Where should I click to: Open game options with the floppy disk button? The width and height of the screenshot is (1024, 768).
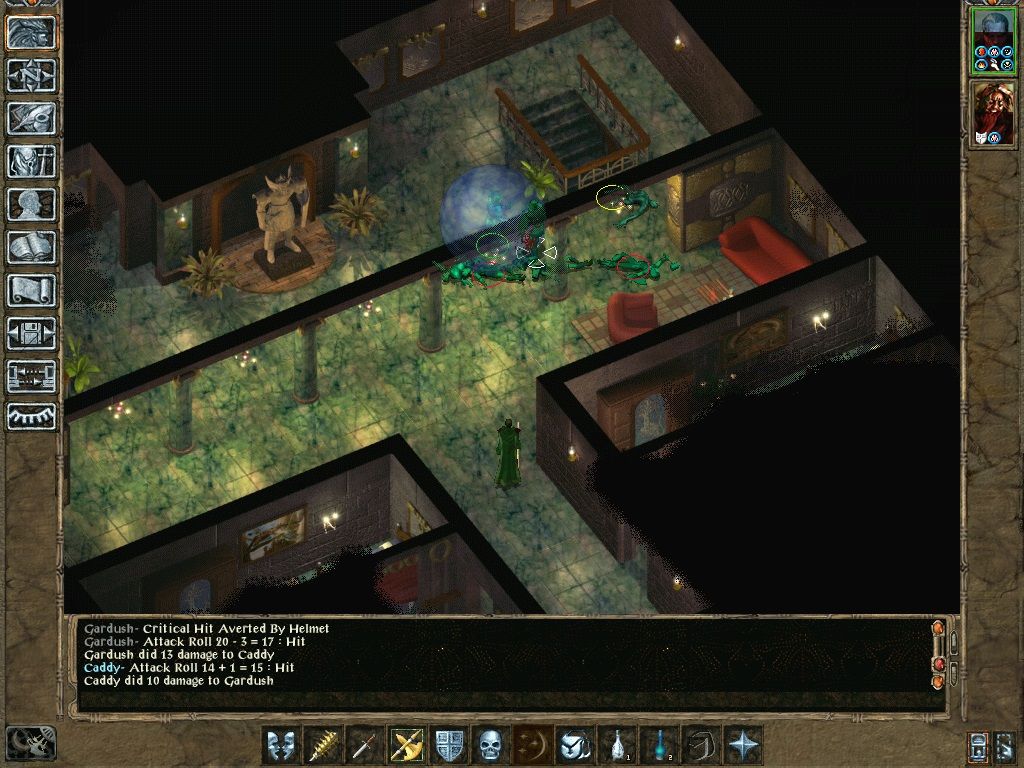tap(32, 333)
